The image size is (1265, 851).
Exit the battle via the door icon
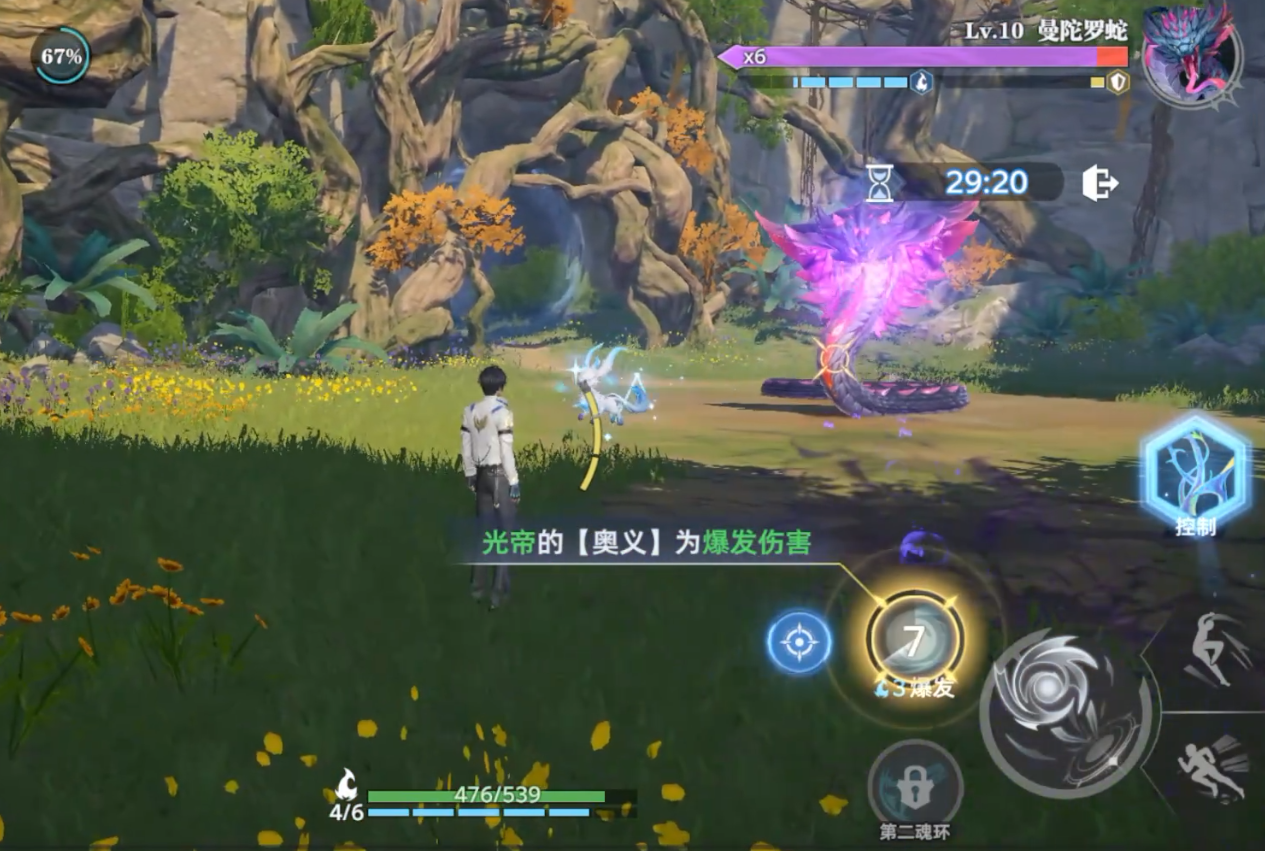tap(1099, 183)
